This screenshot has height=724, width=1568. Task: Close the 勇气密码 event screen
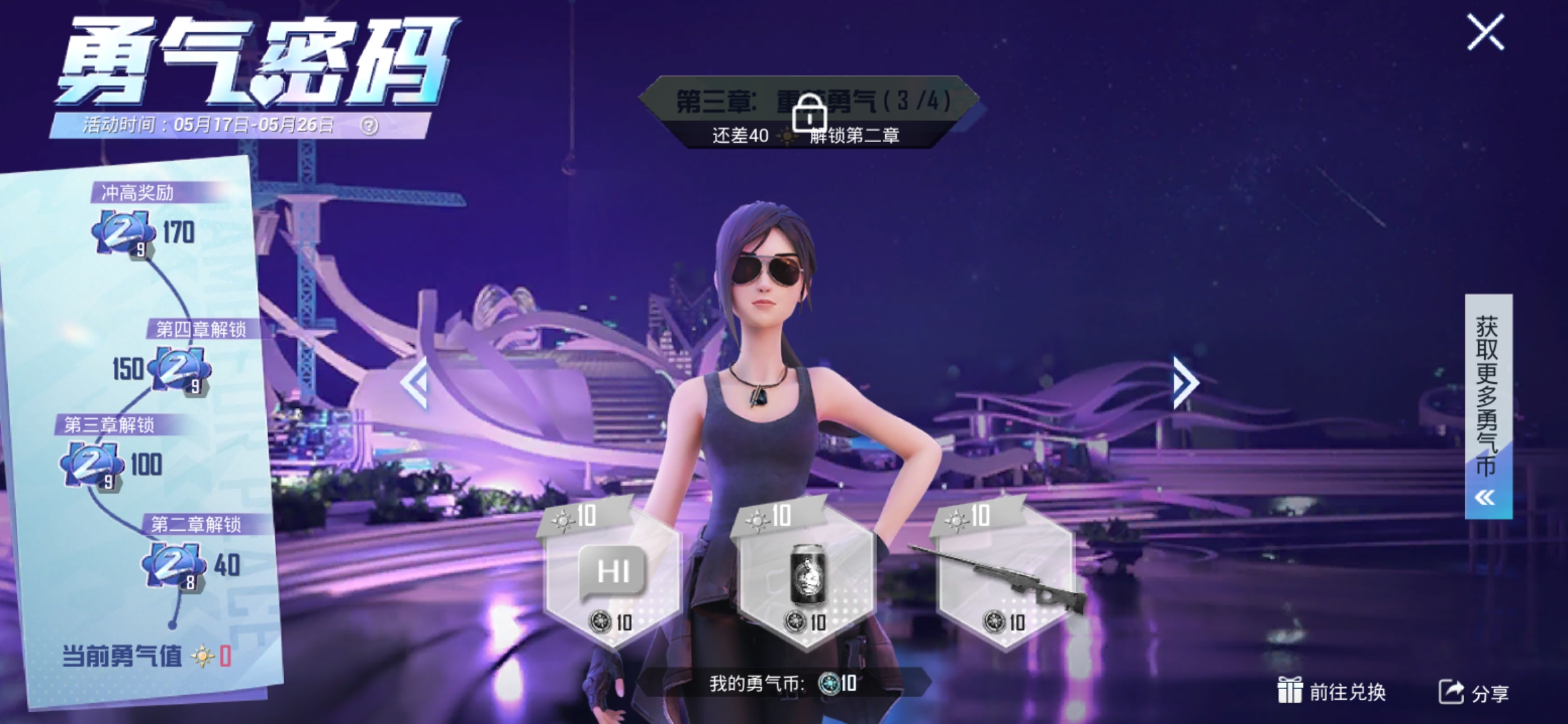(x=1486, y=32)
